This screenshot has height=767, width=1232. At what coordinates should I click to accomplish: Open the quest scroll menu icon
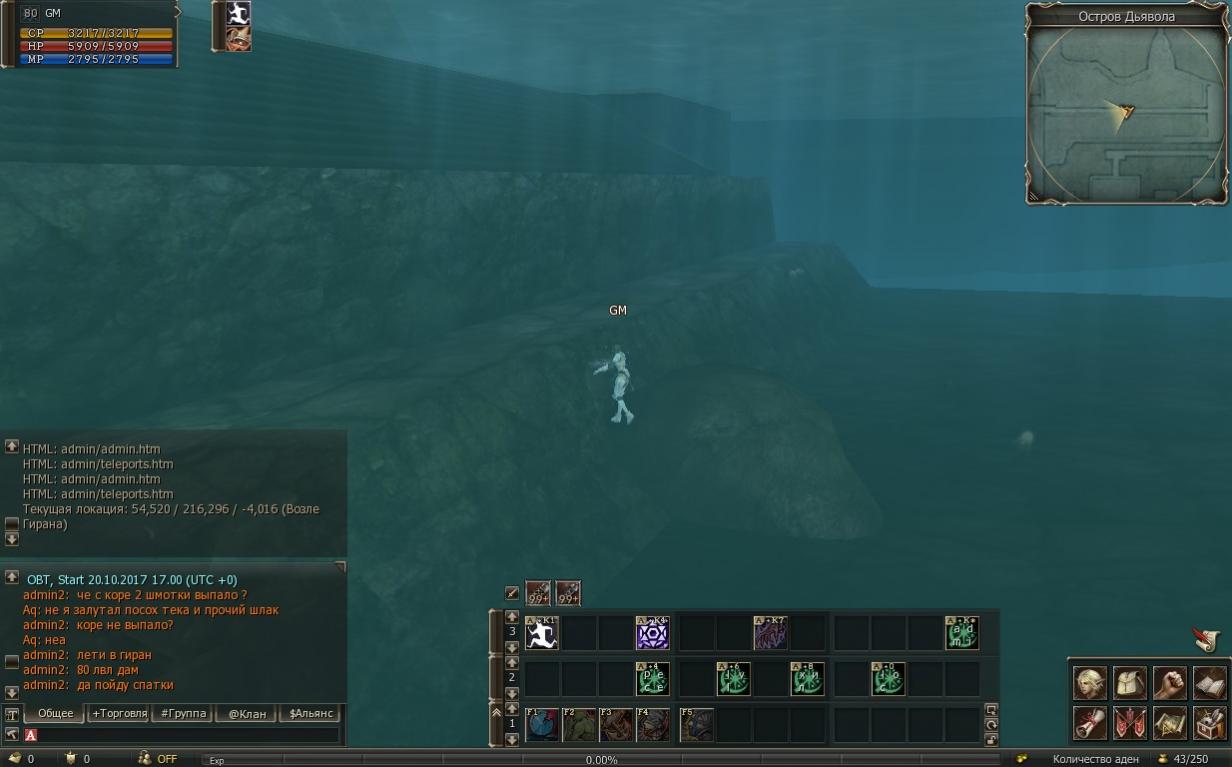[x=1090, y=723]
